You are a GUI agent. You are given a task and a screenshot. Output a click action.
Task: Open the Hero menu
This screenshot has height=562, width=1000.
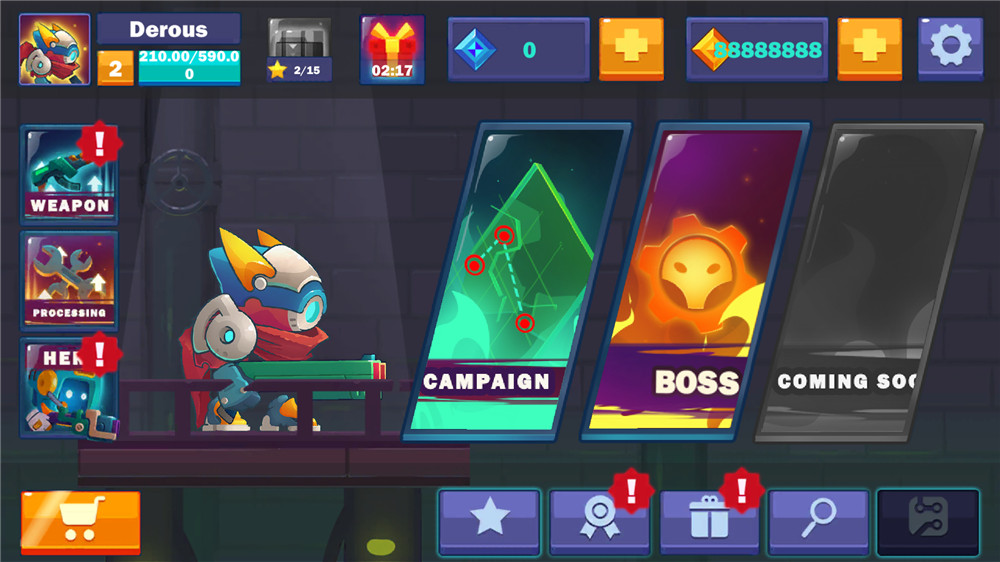click(69, 388)
